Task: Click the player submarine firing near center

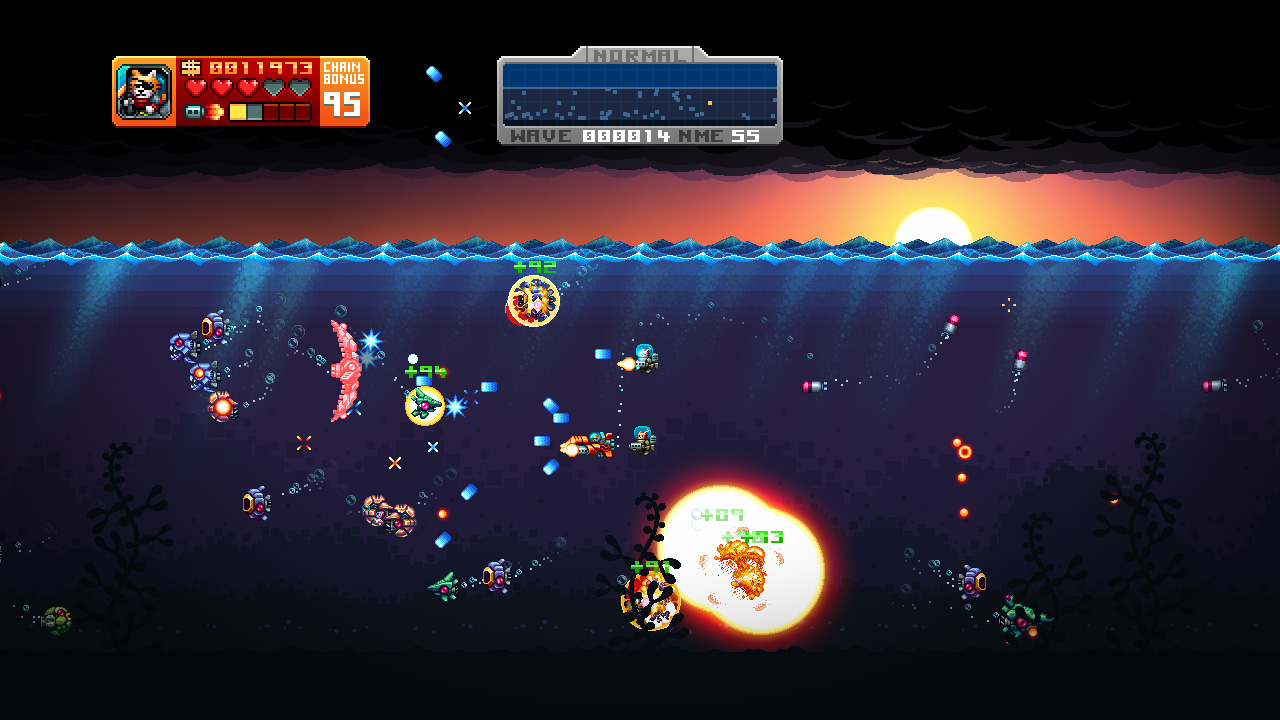Action: pos(588,445)
